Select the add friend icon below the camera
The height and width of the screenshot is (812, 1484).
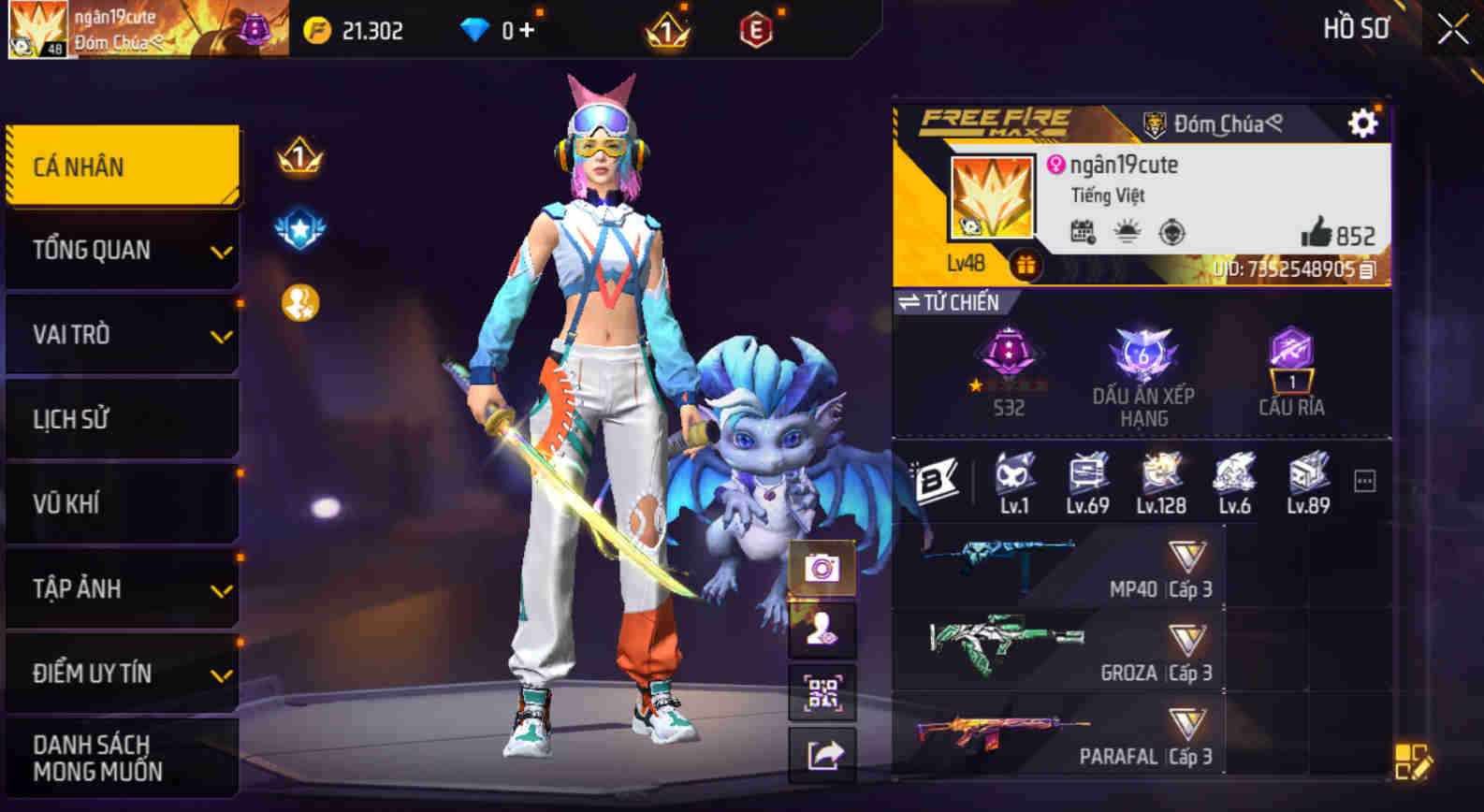(x=821, y=630)
